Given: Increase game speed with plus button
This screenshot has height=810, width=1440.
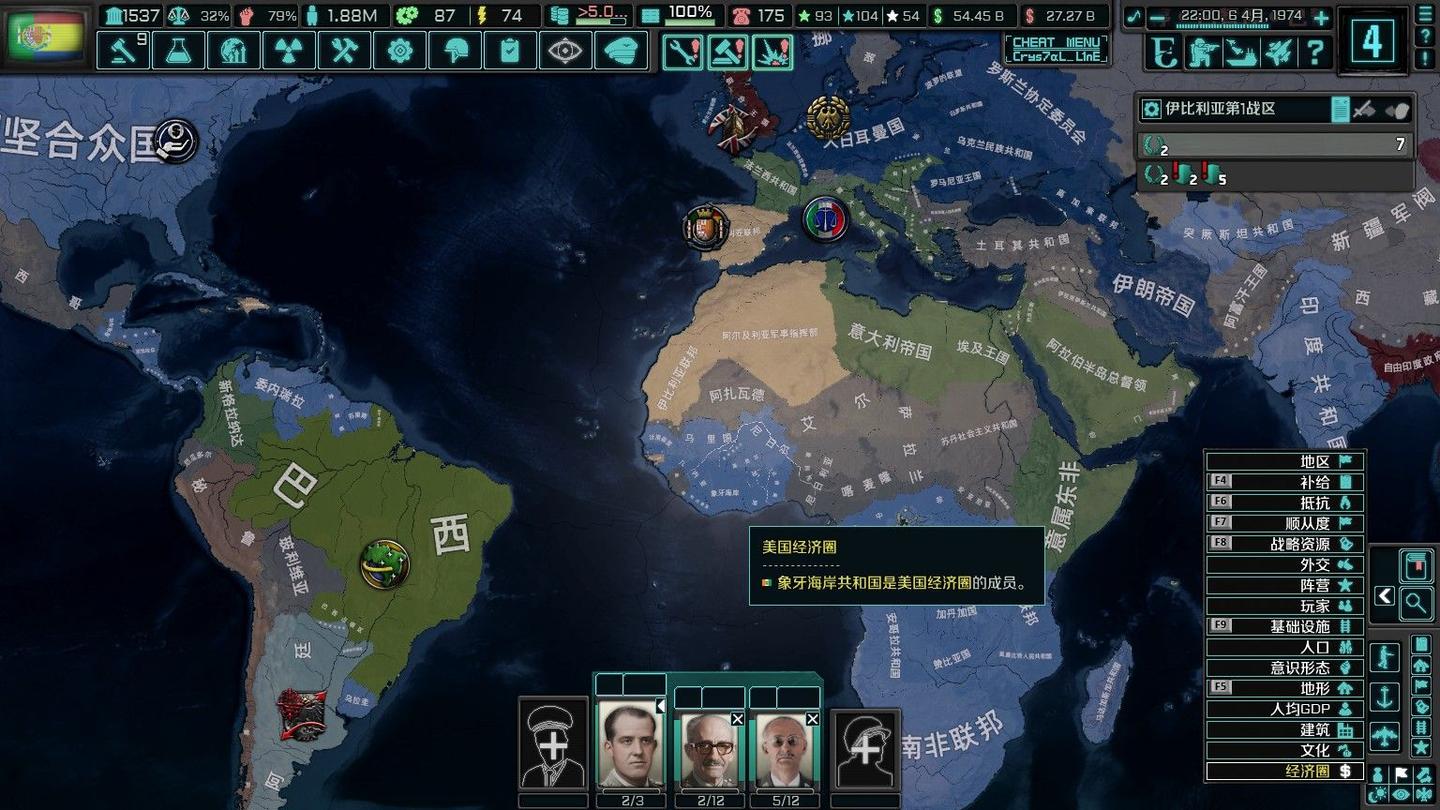Looking at the screenshot, I should [x=1321, y=17].
